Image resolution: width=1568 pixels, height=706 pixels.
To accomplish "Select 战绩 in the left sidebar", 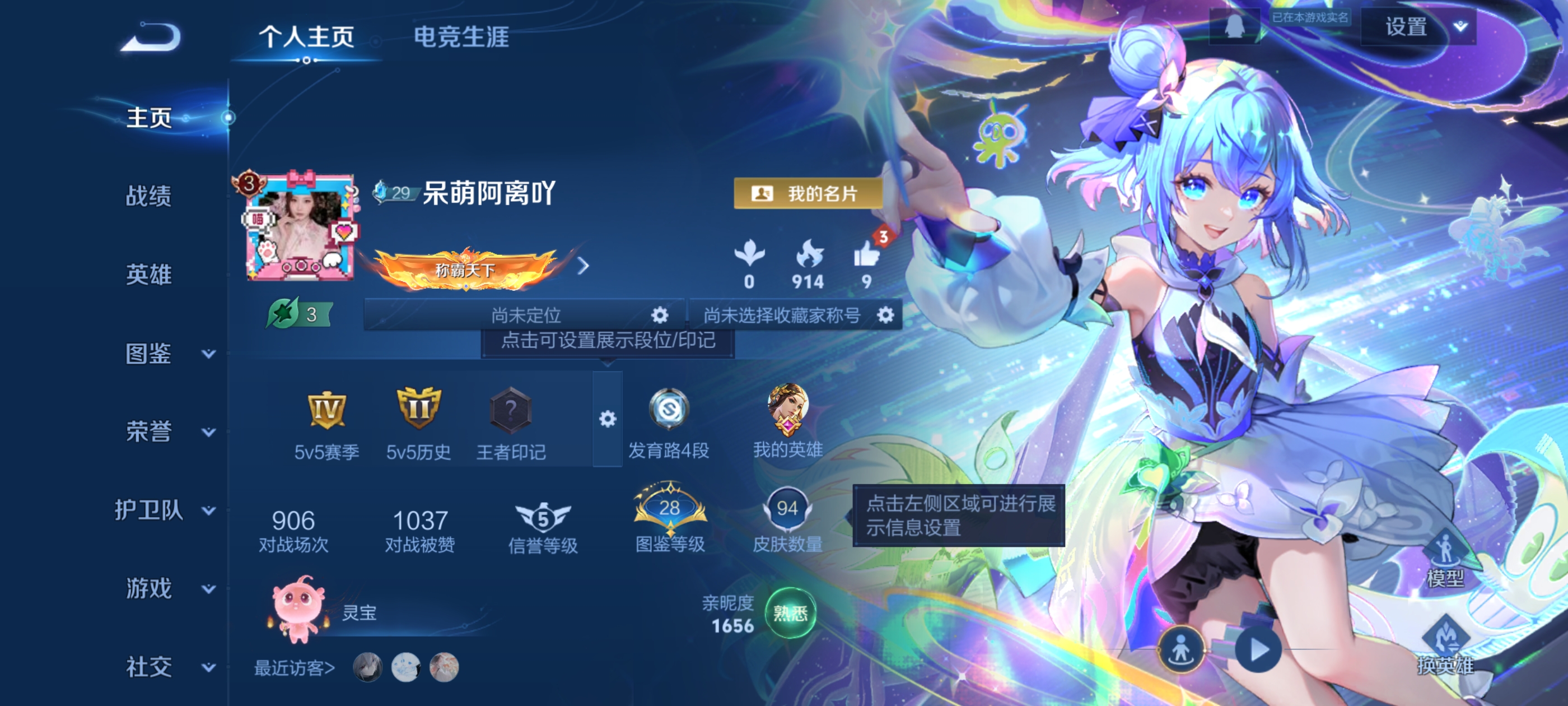I will pyautogui.click(x=149, y=197).
